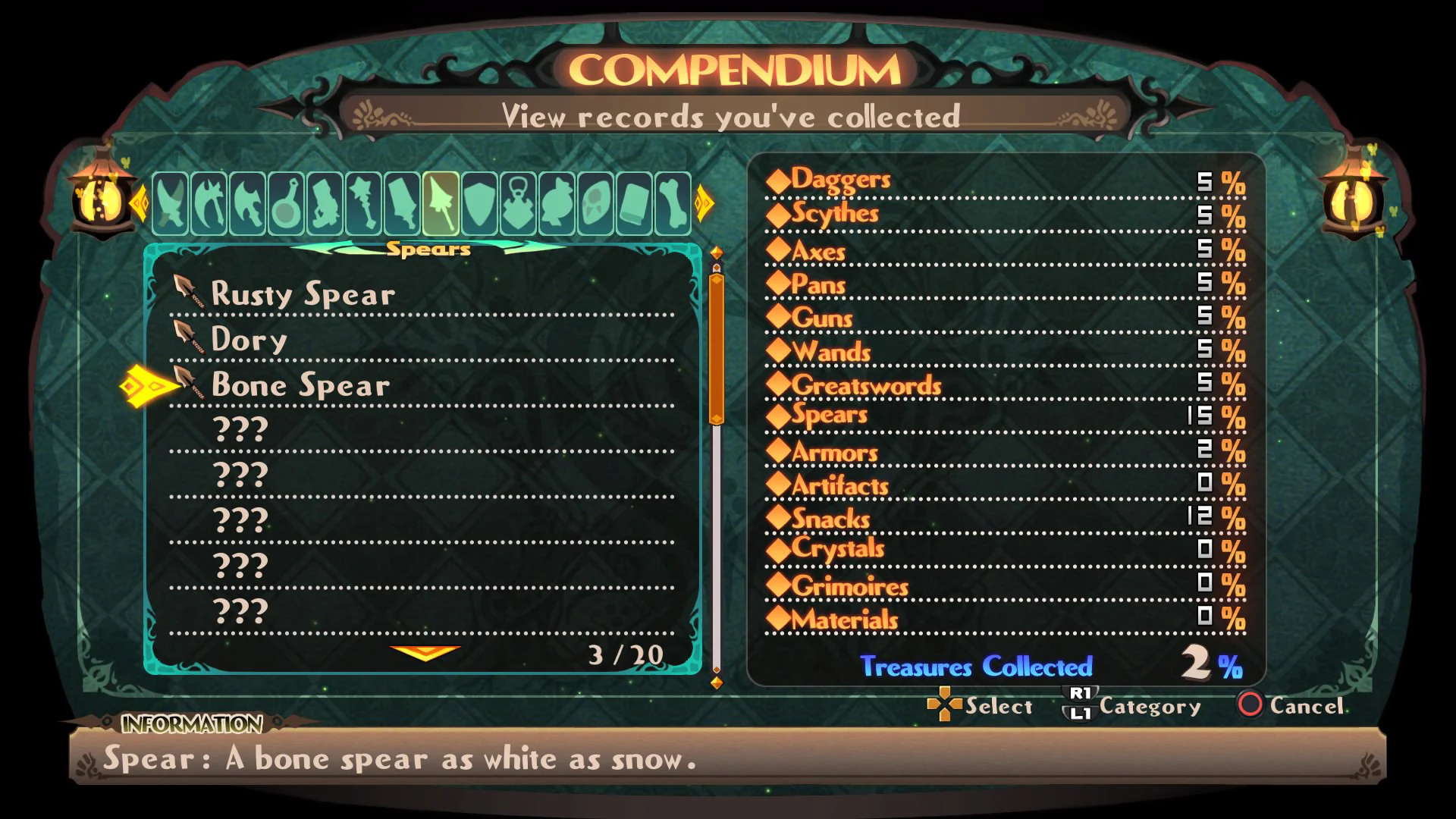The height and width of the screenshot is (819, 1456).
Task: Click the left category arrow
Action: pyautogui.click(x=139, y=203)
